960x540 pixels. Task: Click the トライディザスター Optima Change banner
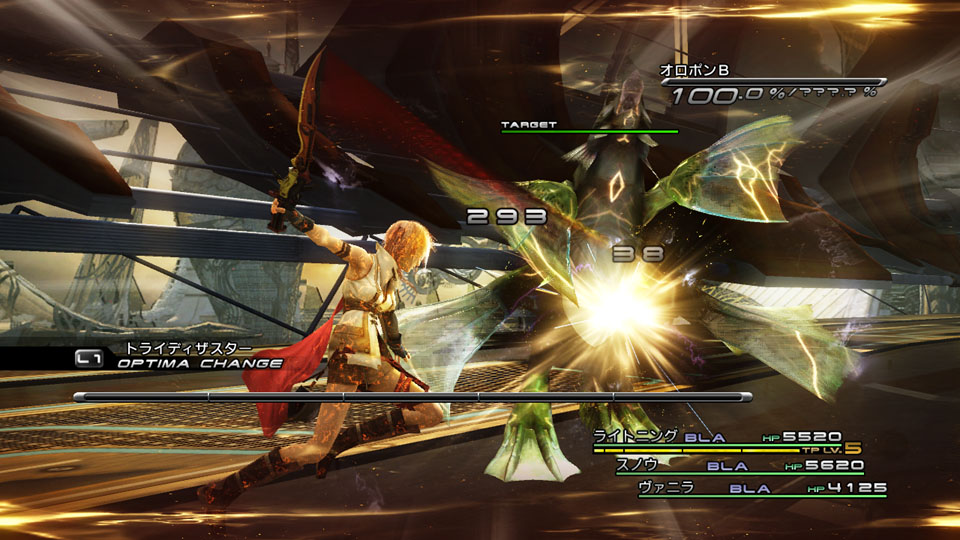click(178, 356)
